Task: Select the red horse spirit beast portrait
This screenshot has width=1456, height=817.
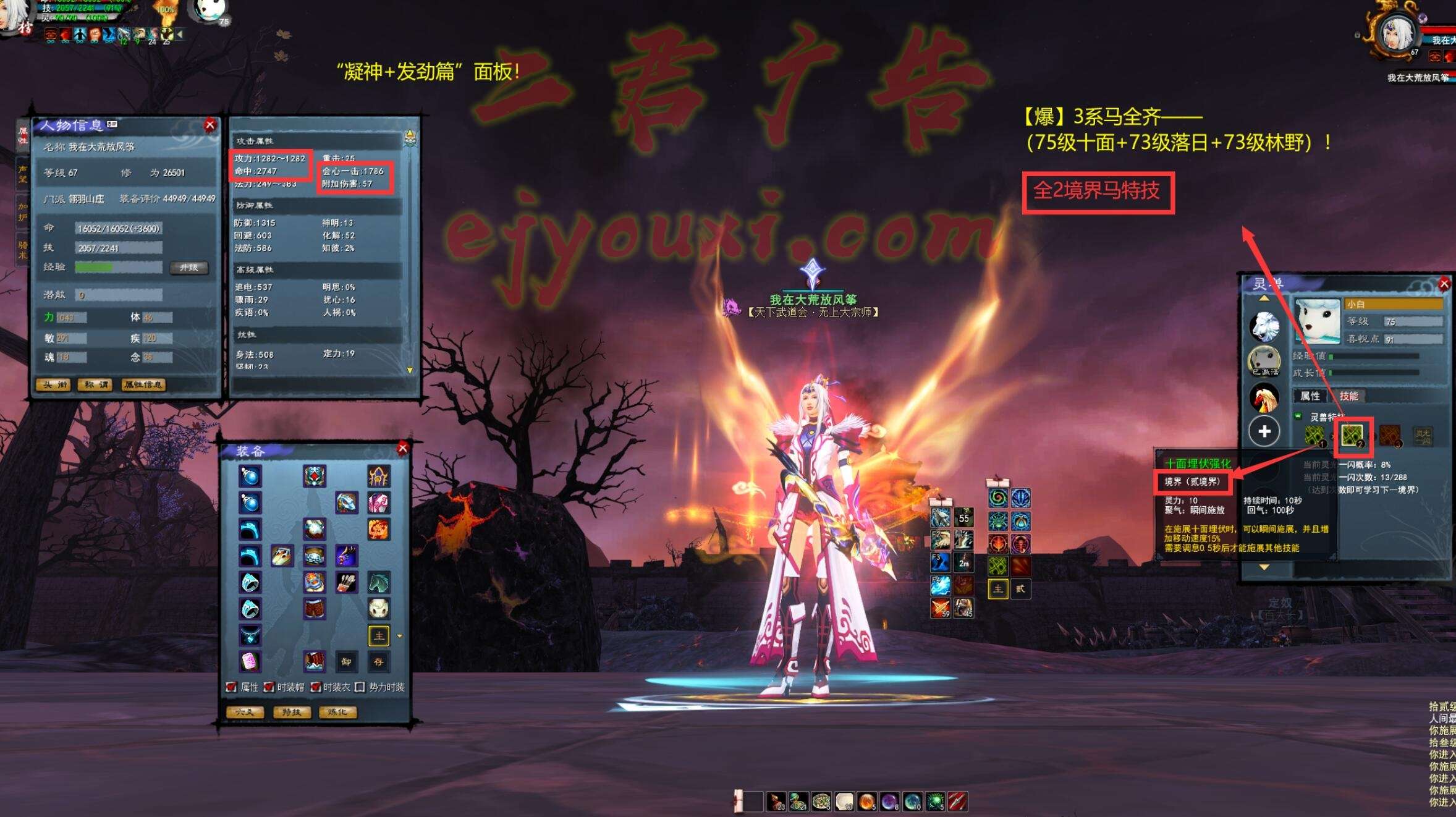Action: point(1264,397)
